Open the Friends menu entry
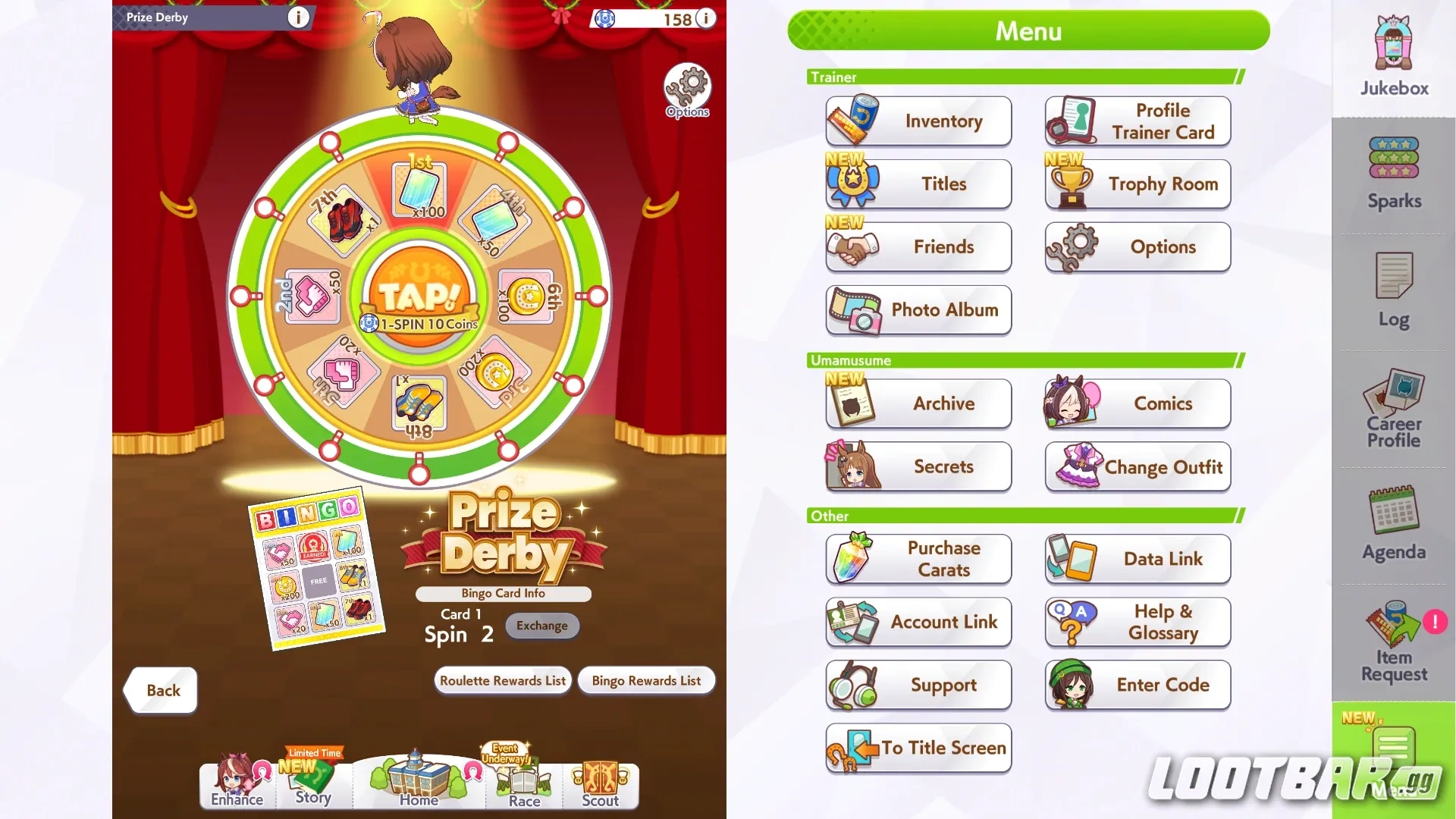The image size is (1456, 819). [x=918, y=246]
